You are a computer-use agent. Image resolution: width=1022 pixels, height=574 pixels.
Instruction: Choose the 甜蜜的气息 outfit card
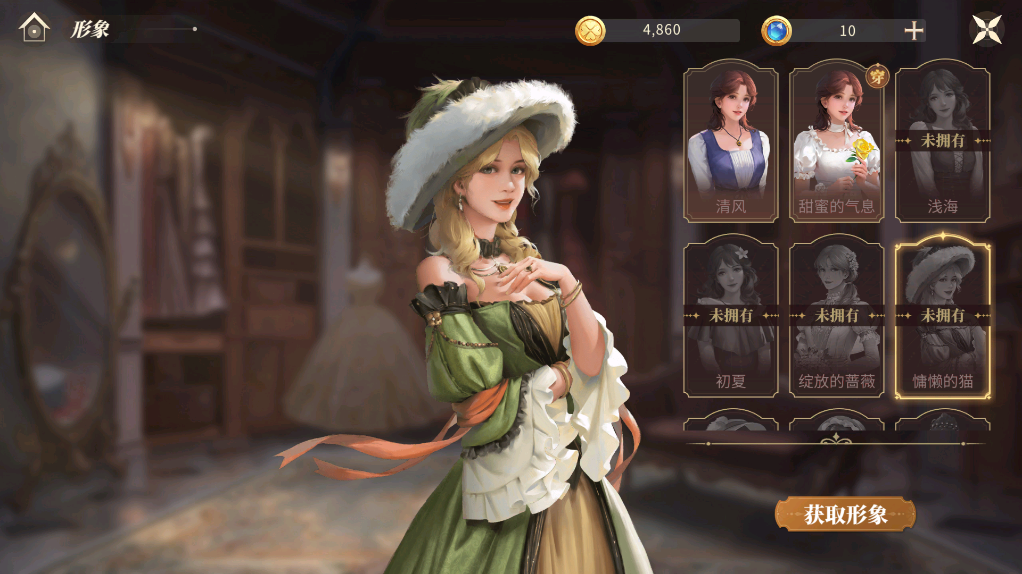(837, 142)
